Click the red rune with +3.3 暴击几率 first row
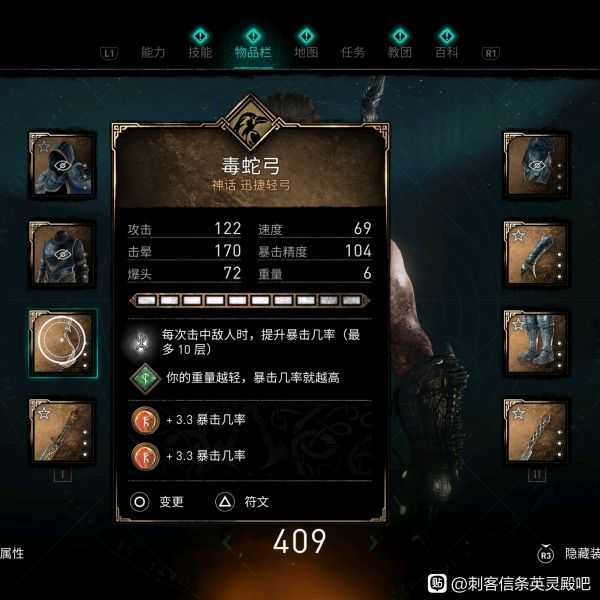Screen dimensions: 600x600 coord(143,420)
